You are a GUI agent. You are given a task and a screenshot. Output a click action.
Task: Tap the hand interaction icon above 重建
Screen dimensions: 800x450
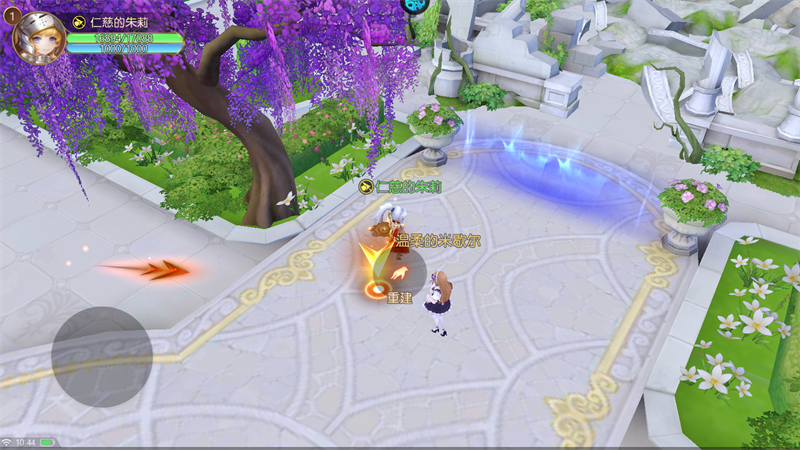coord(400,272)
